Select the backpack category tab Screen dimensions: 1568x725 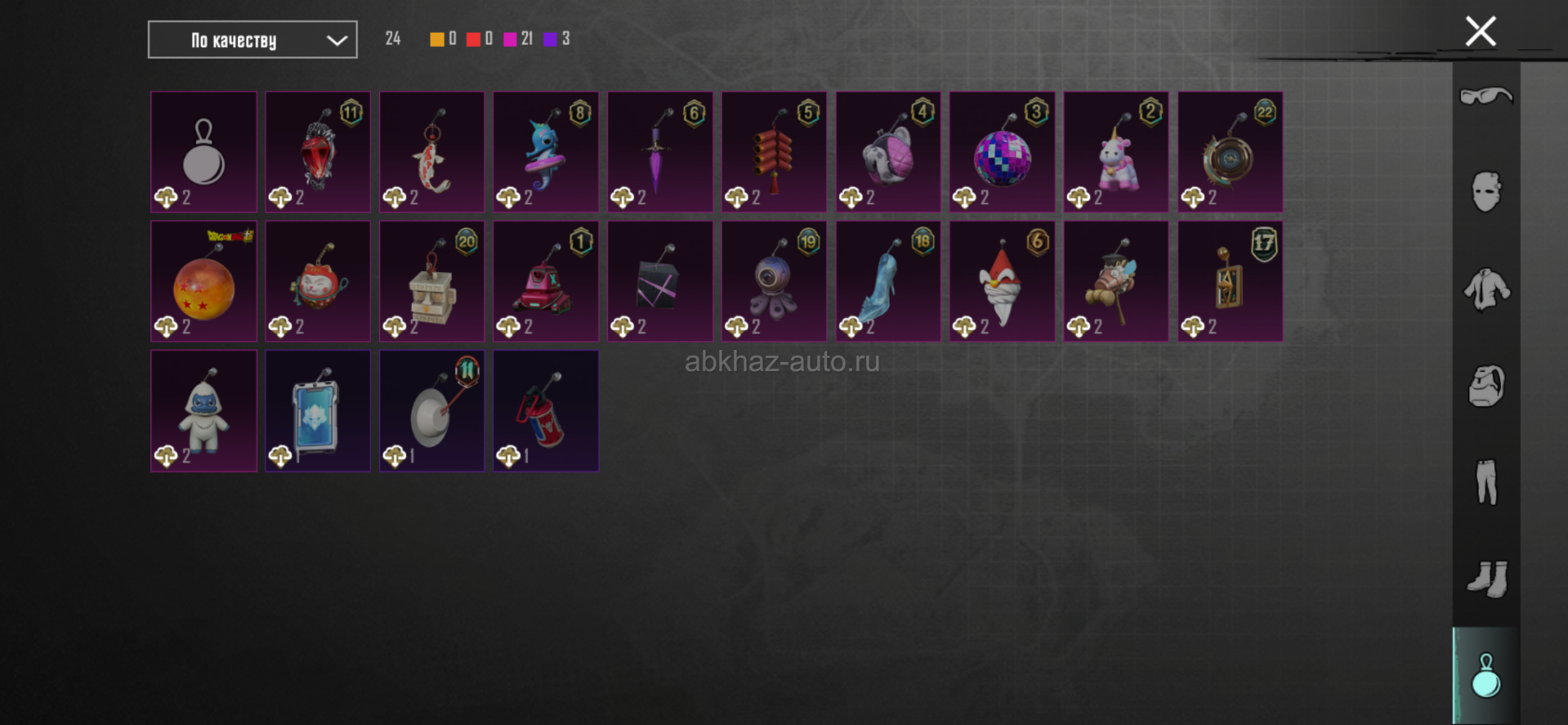1485,386
